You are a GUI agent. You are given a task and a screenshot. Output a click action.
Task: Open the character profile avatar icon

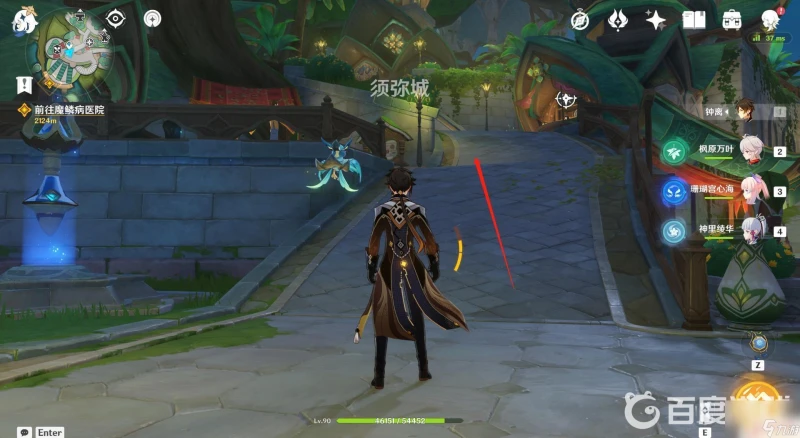point(770,20)
